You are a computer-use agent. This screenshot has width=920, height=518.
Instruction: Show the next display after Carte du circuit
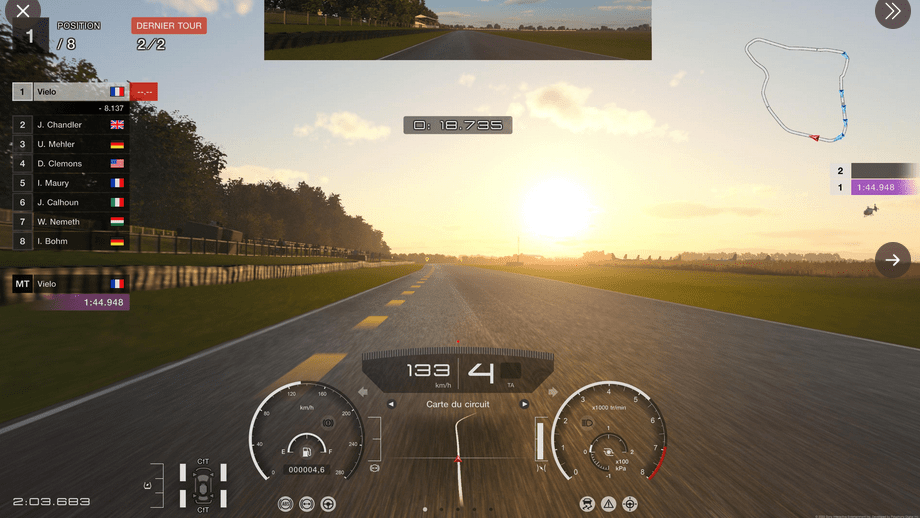[x=524, y=405]
